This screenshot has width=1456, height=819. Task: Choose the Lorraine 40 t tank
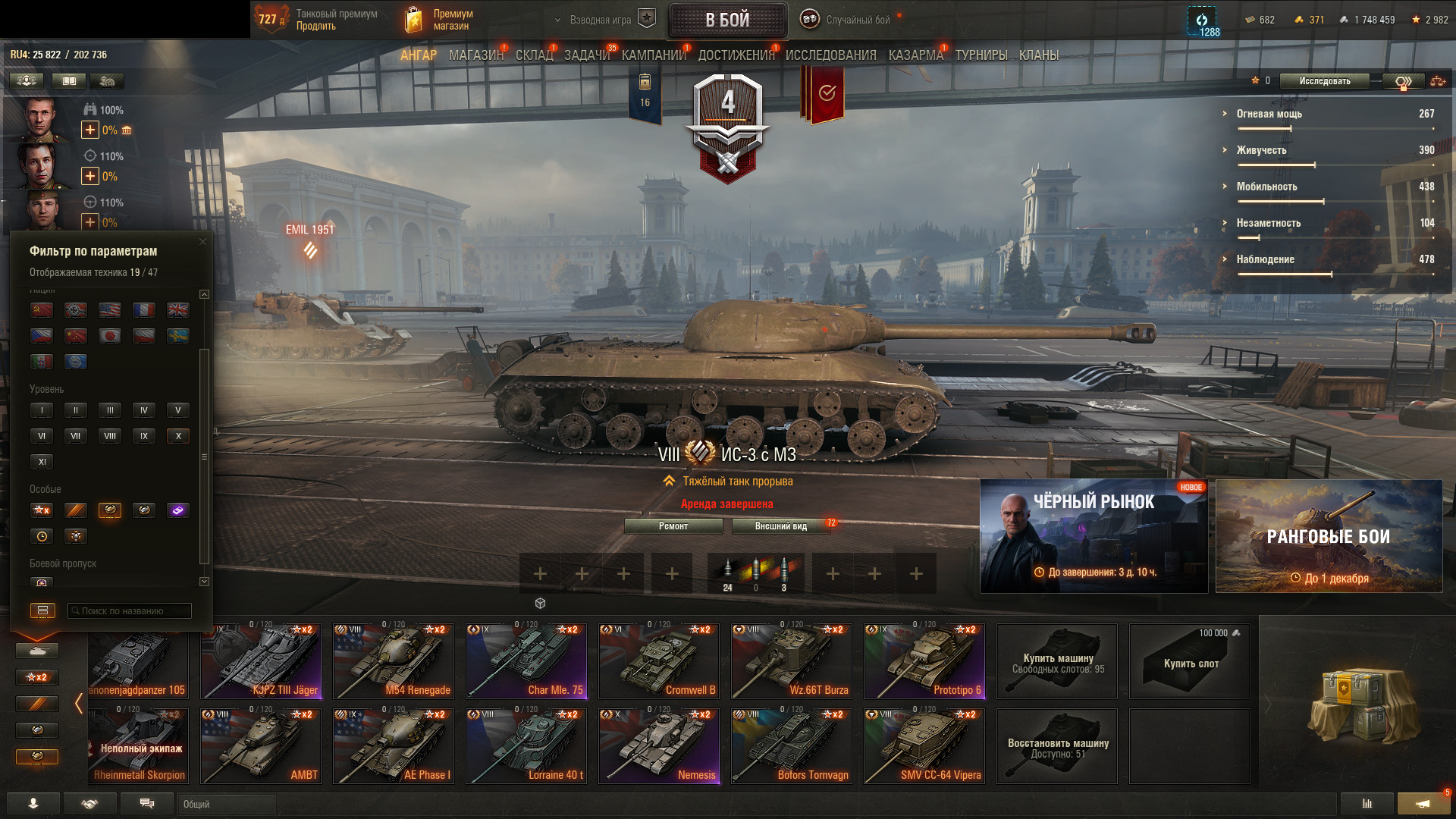click(526, 746)
